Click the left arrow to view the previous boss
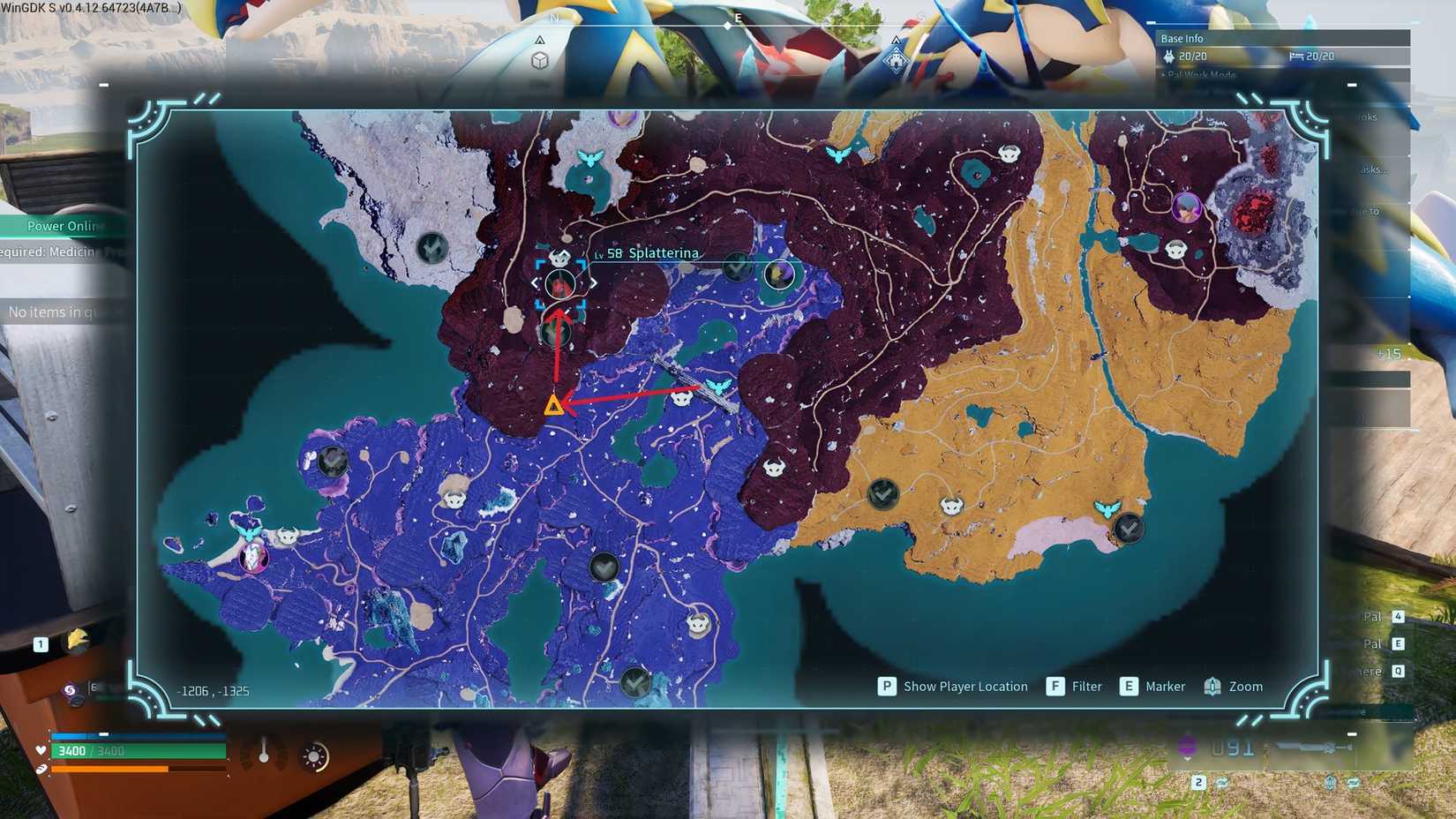Viewport: 1456px width, 819px height. click(536, 282)
